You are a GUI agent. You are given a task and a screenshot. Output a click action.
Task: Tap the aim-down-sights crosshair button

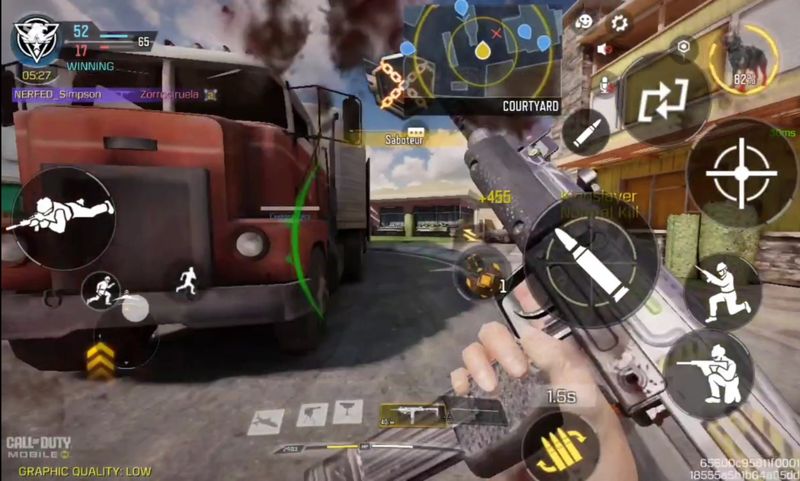click(741, 173)
